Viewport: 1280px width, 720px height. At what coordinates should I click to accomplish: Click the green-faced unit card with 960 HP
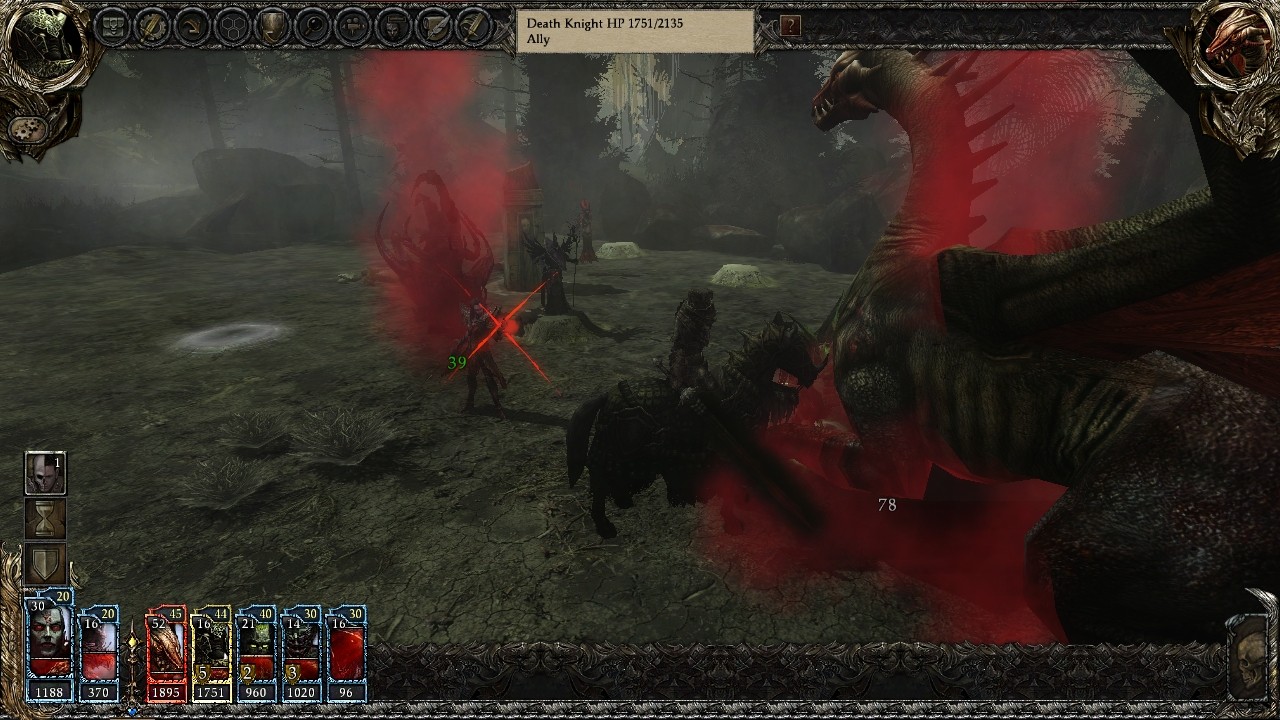pyautogui.click(x=256, y=652)
